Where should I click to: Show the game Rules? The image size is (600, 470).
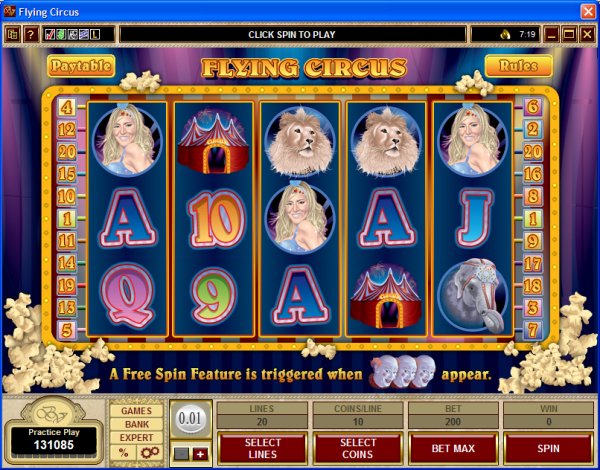[519, 66]
